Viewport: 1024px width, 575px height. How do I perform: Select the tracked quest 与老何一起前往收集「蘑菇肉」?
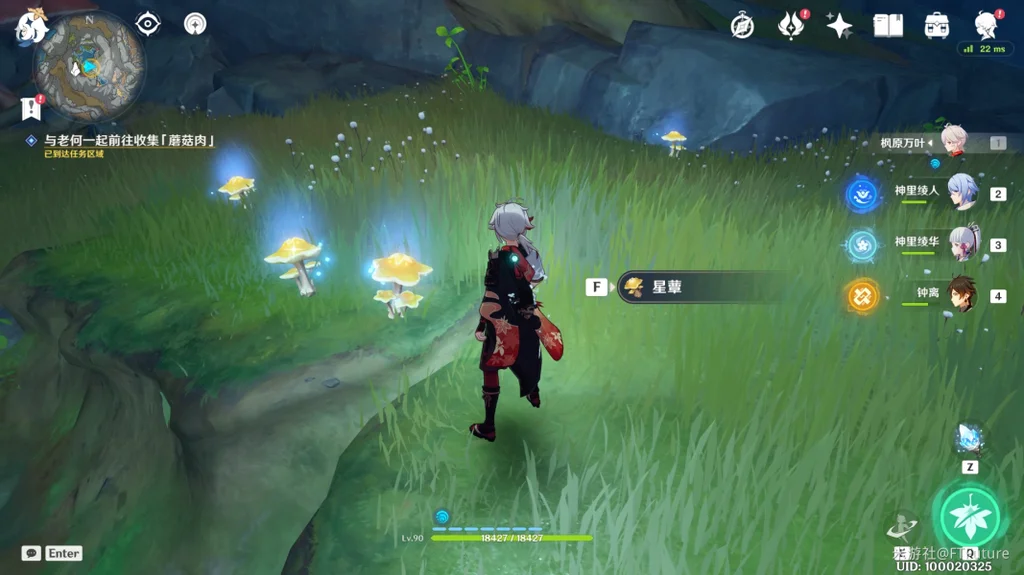130,141
